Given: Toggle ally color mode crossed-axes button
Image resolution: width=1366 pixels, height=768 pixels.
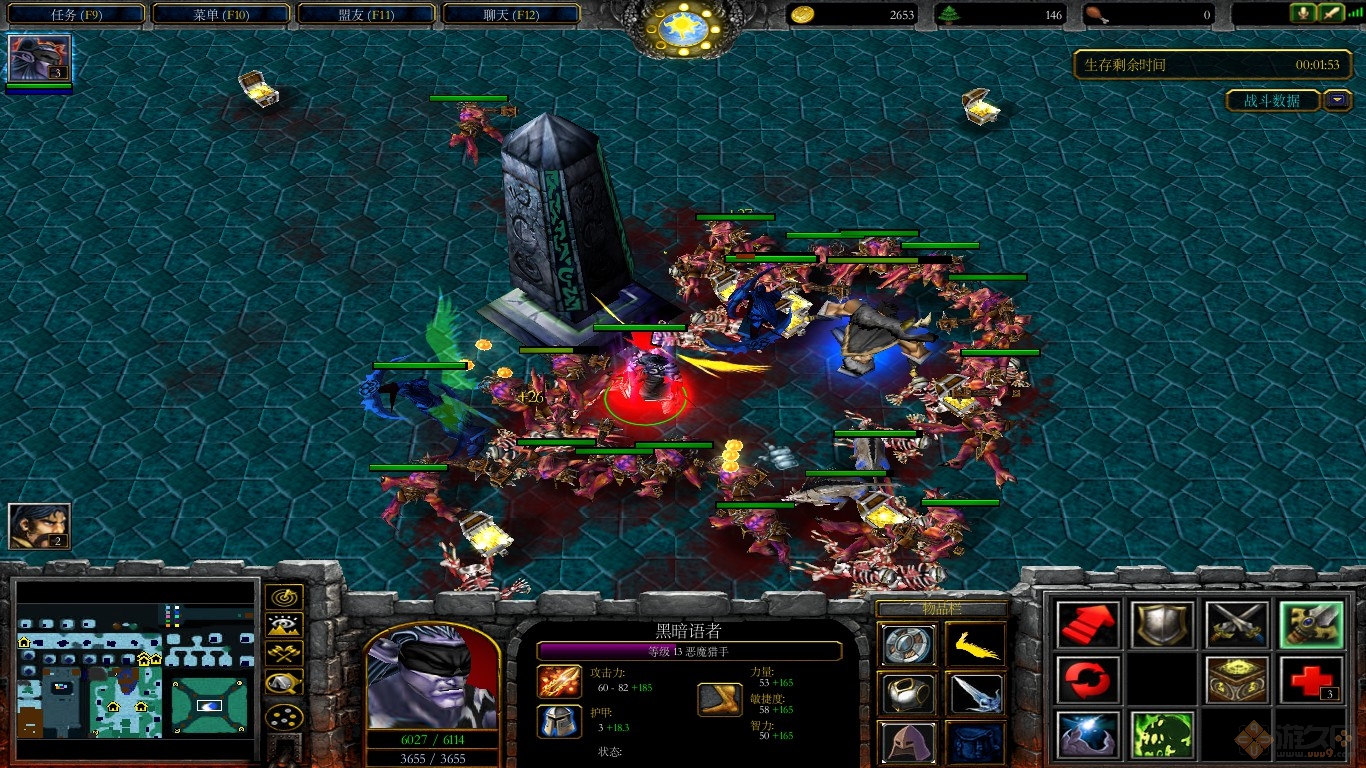Looking at the screenshot, I should [284, 655].
